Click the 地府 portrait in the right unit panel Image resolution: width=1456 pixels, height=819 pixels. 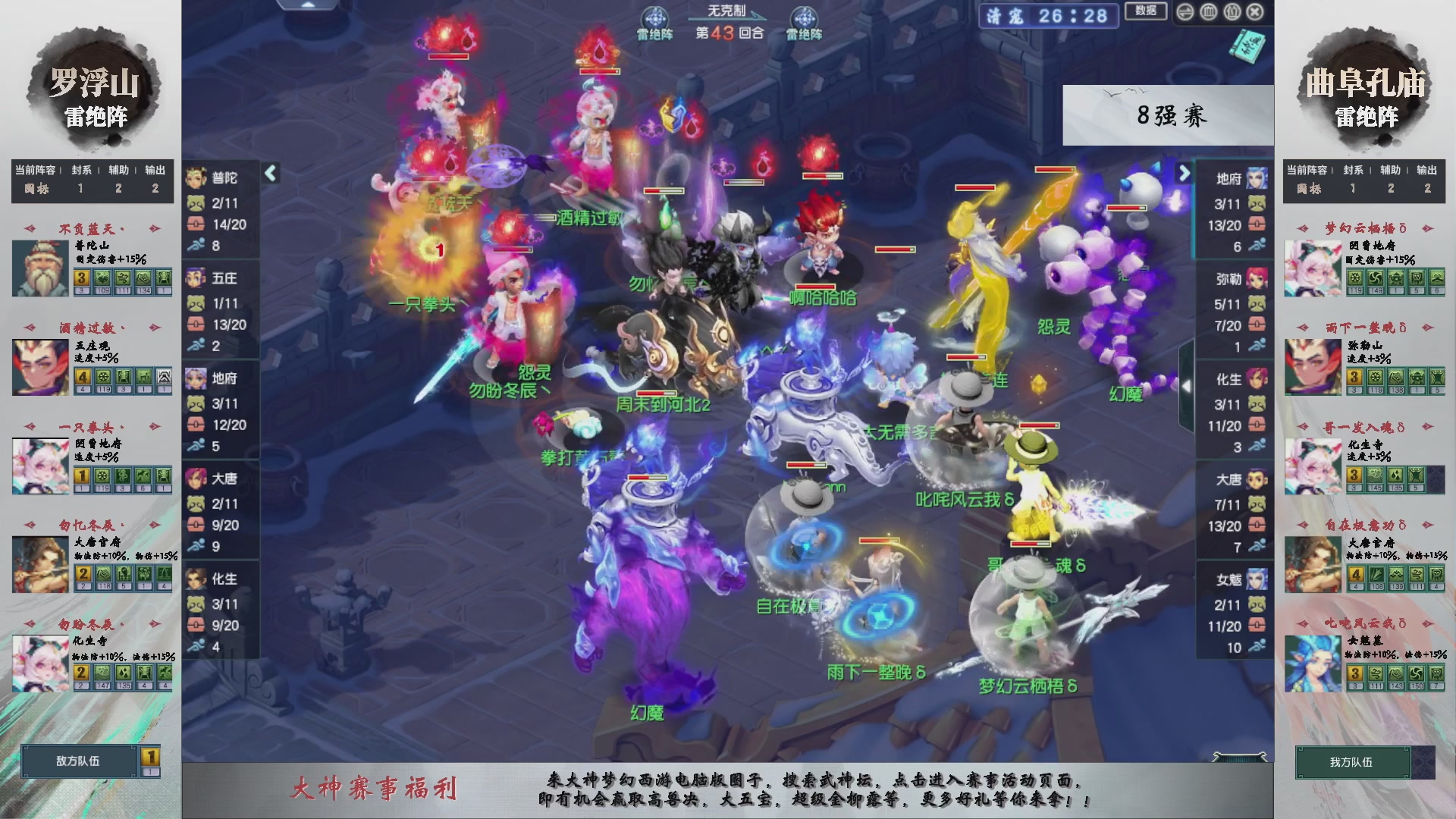point(1256,177)
